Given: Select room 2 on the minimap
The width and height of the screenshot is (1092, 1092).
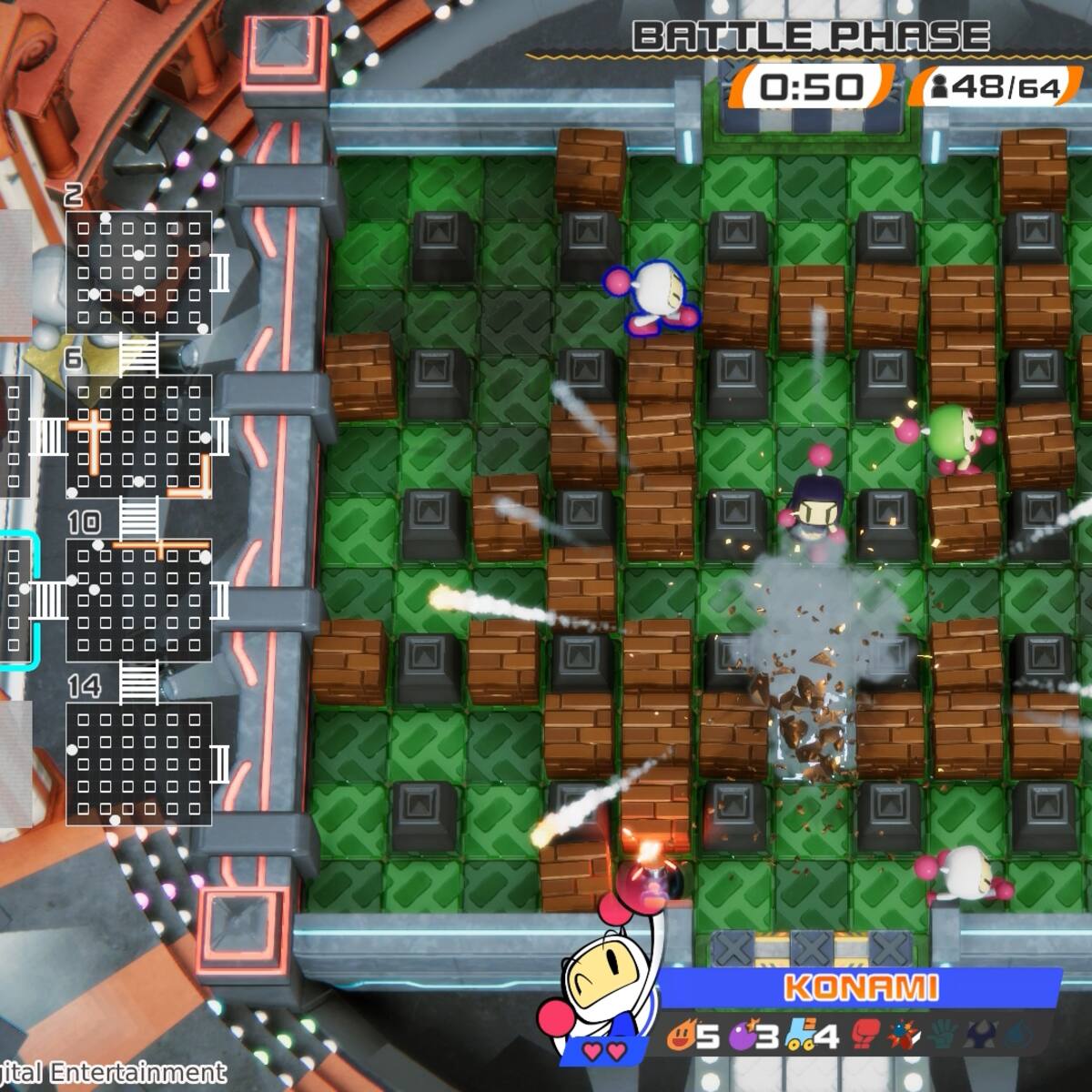Looking at the screenshot, I should click(138, 272).
